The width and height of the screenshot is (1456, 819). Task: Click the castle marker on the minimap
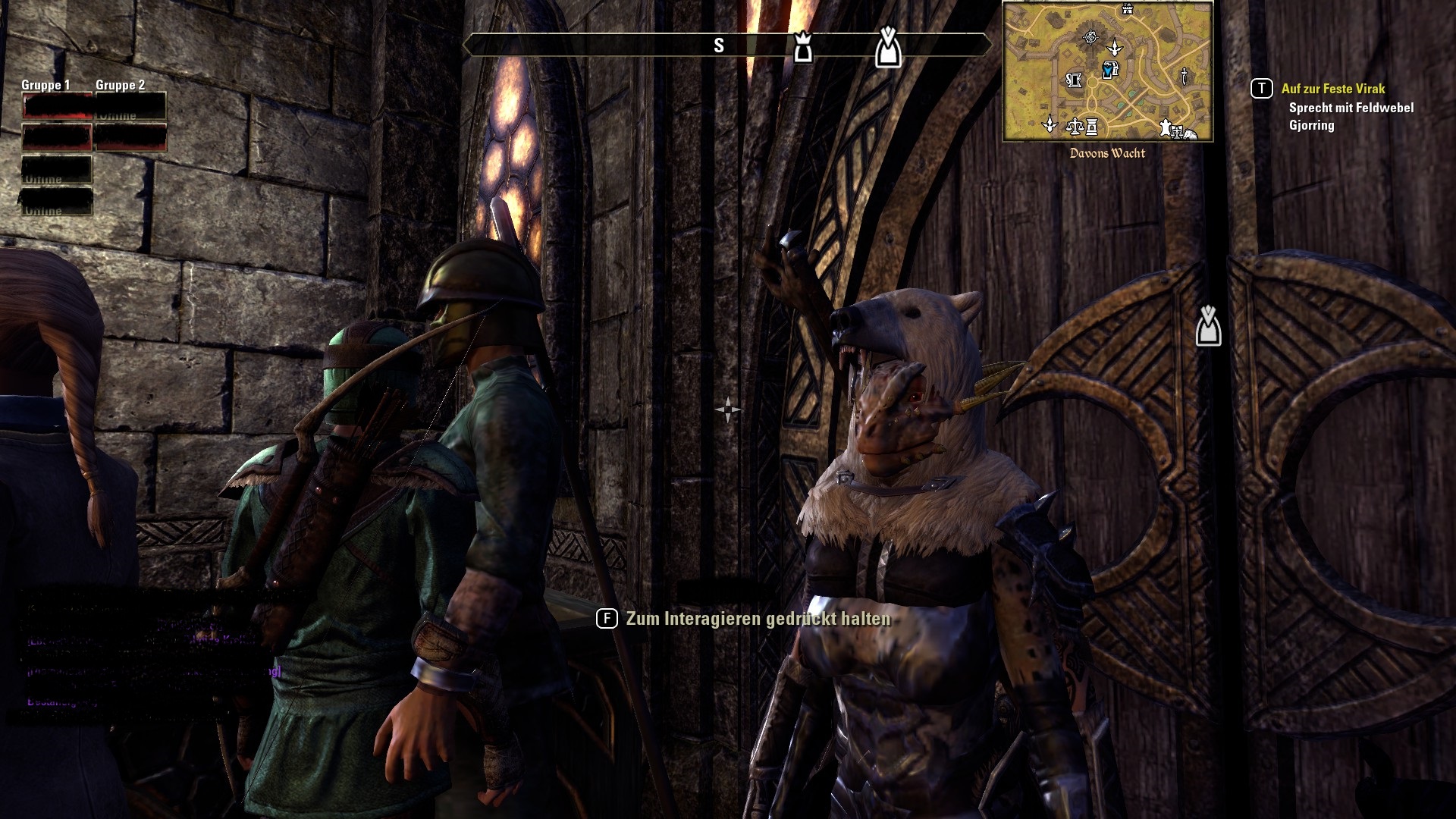tap(1128, 9)
